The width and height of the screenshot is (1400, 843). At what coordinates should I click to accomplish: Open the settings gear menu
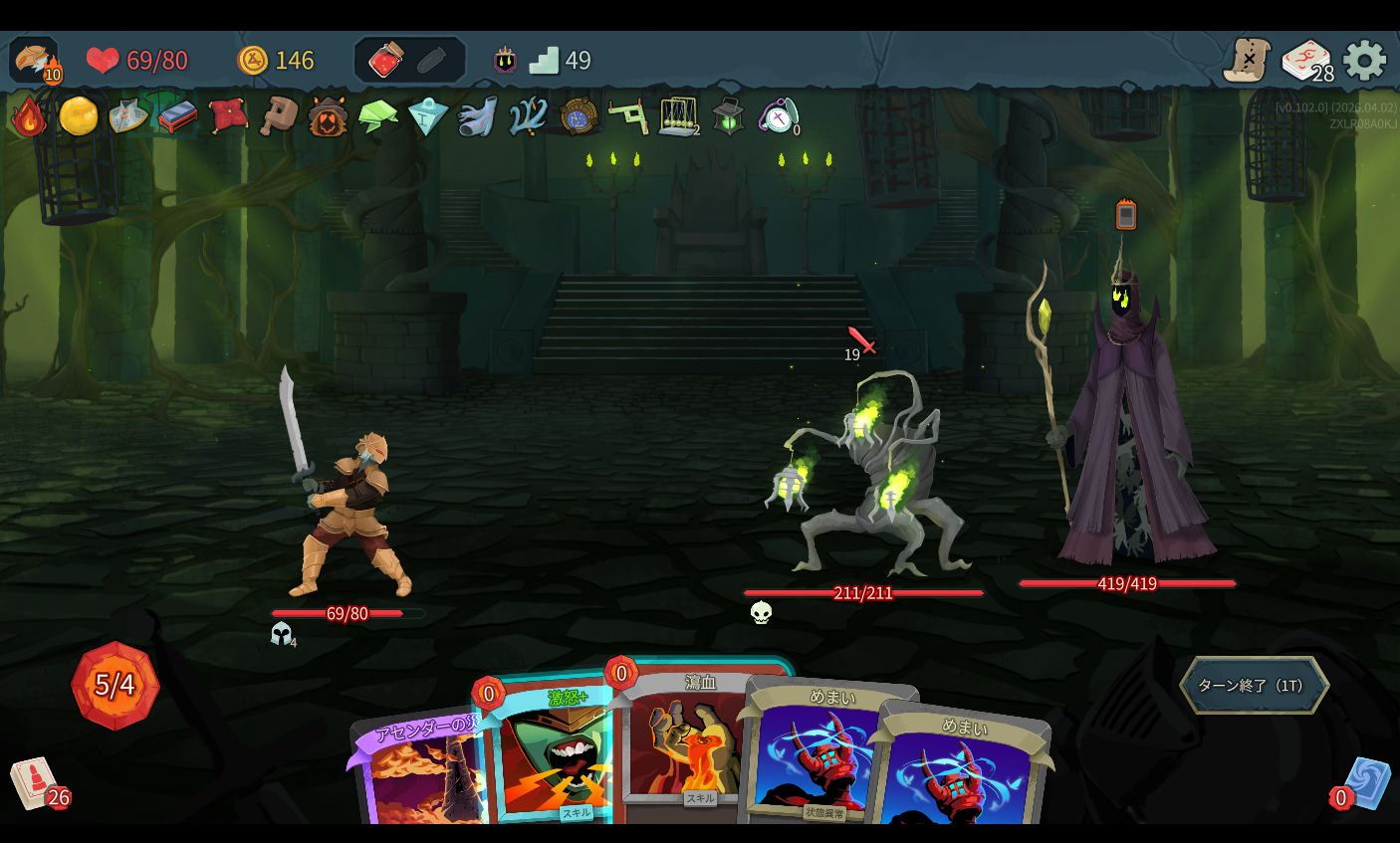pyautogui.click(x=1364, y=61)
